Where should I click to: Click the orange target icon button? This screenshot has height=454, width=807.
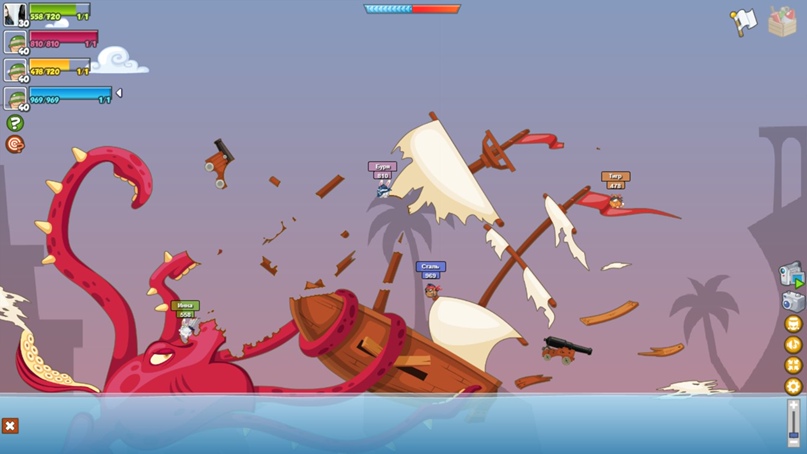[x=15, y=145]
